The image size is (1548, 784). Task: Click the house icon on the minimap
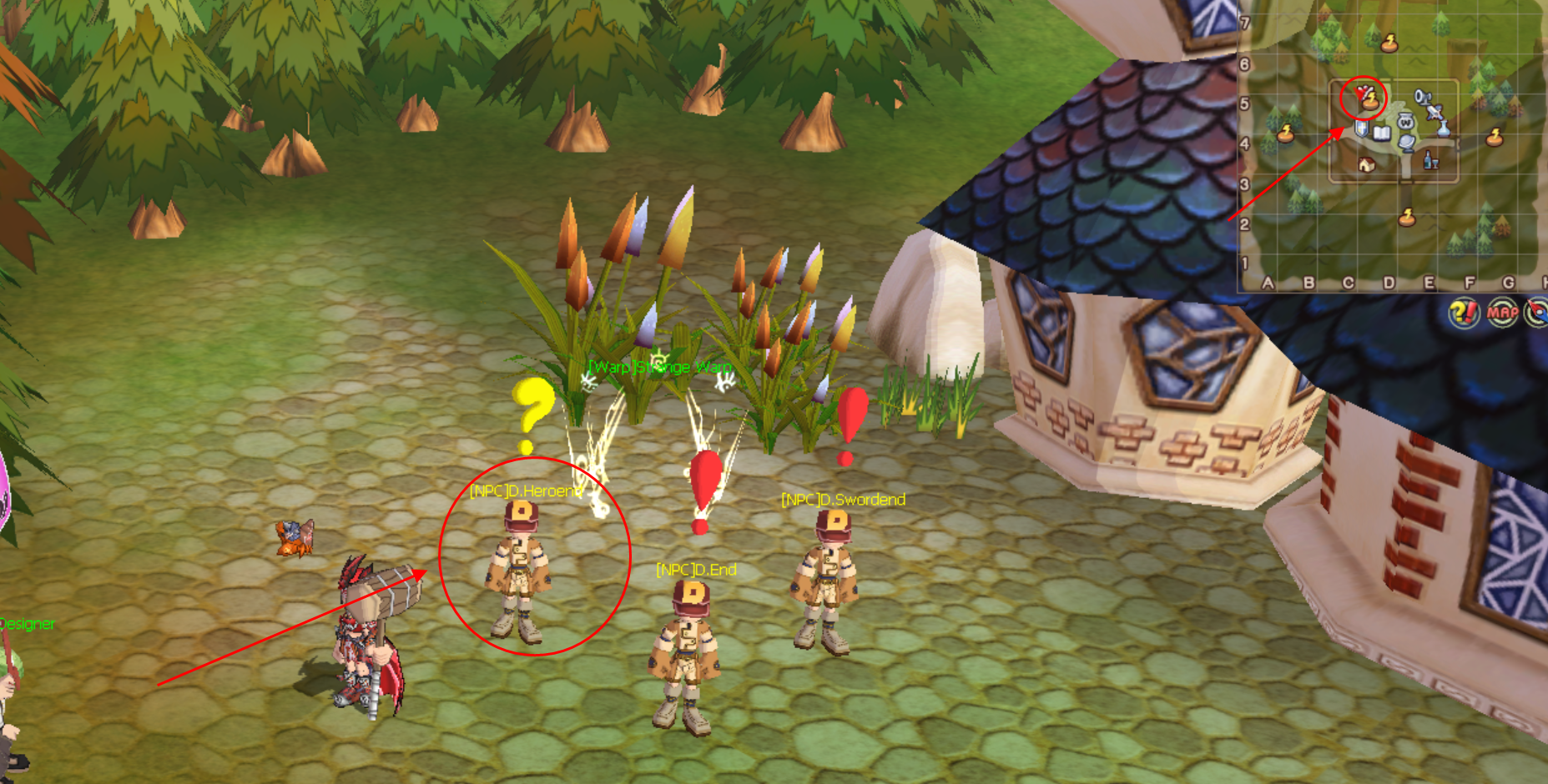pyautogui.click(x=1366, y=164)
